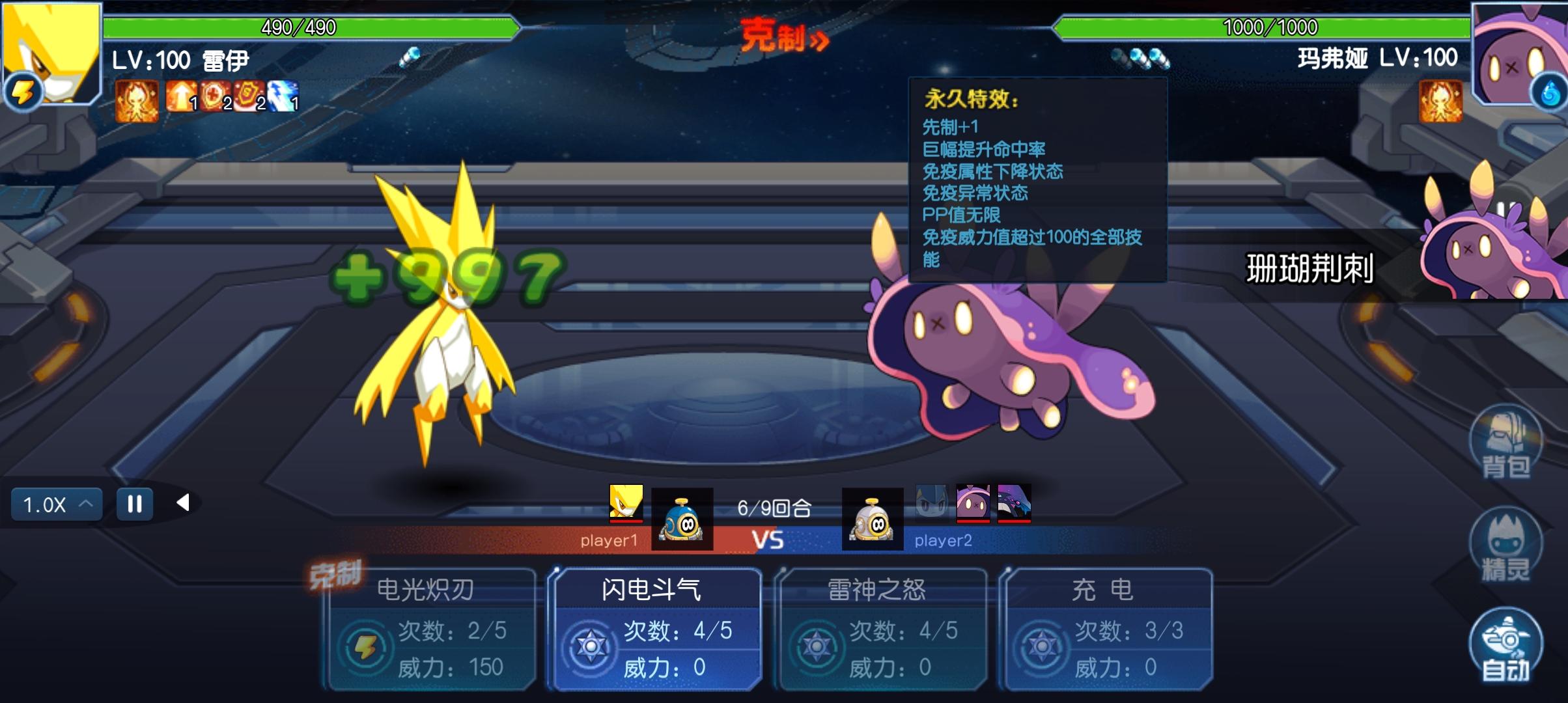Viewport: 1568px width, 703px height.
Task: Inspect the attack-up arrow buff icon
Action: pyautogui.click(x=180, y=97)
